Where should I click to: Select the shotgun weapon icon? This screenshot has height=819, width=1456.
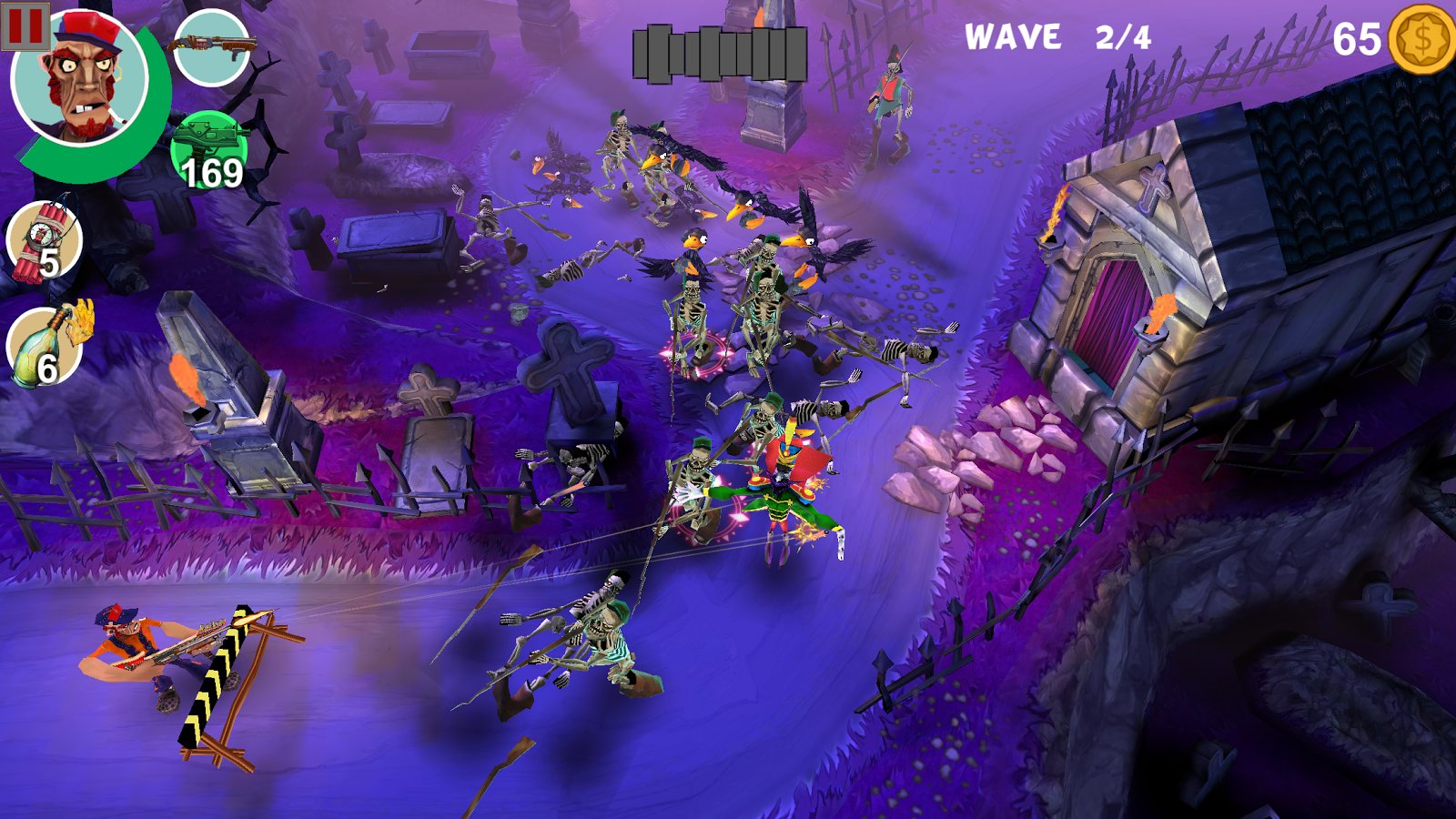211,47
